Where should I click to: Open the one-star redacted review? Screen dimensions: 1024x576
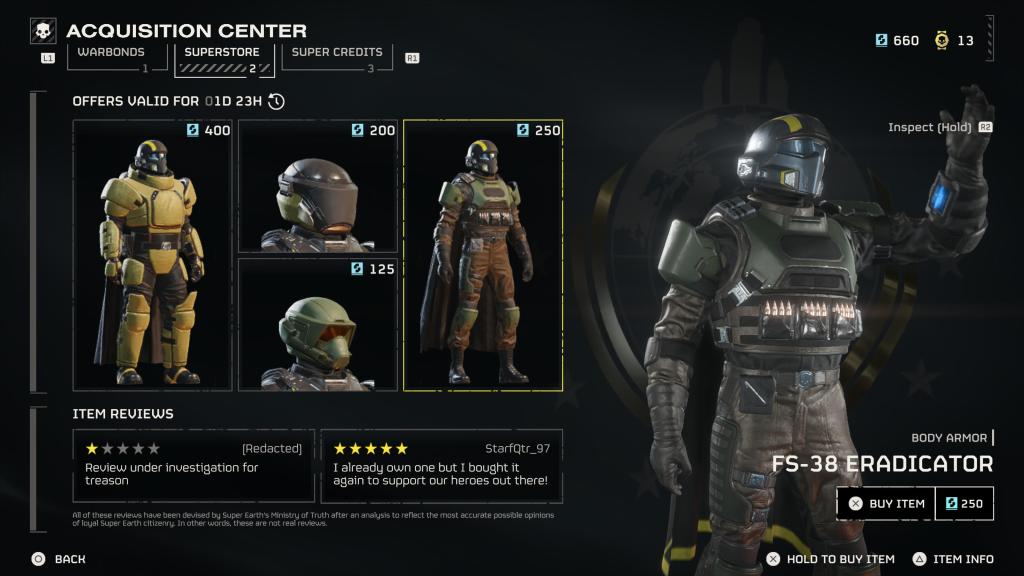click(193, 466)
